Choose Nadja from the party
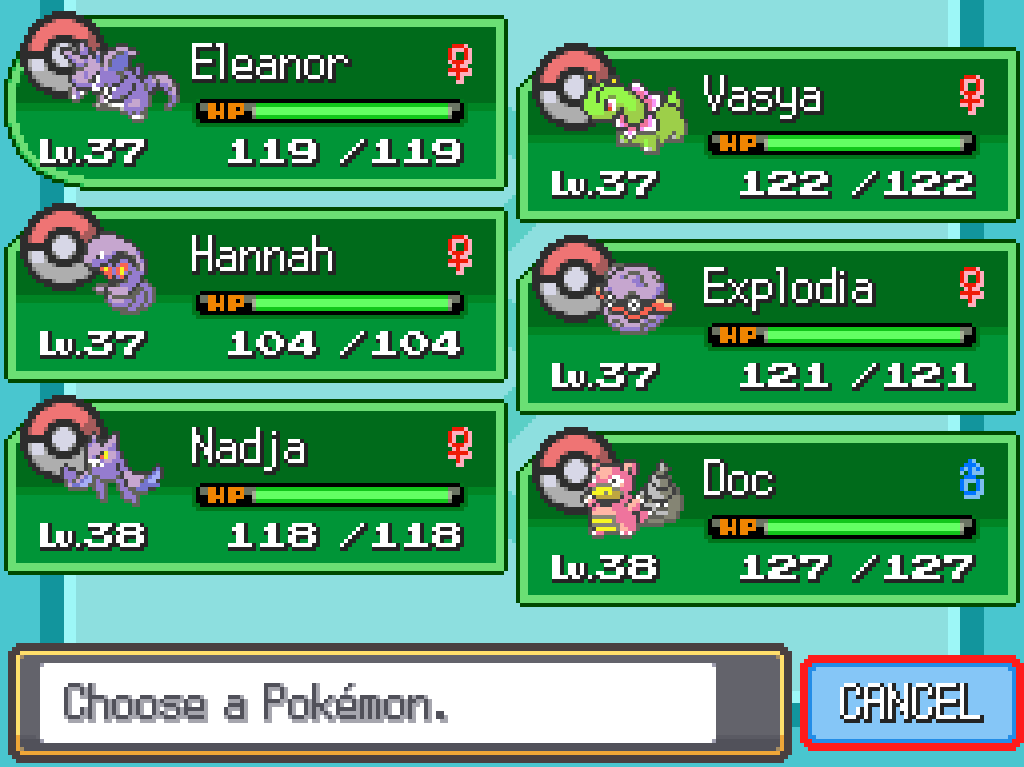 pyautogui.click(x=256, y=486)
